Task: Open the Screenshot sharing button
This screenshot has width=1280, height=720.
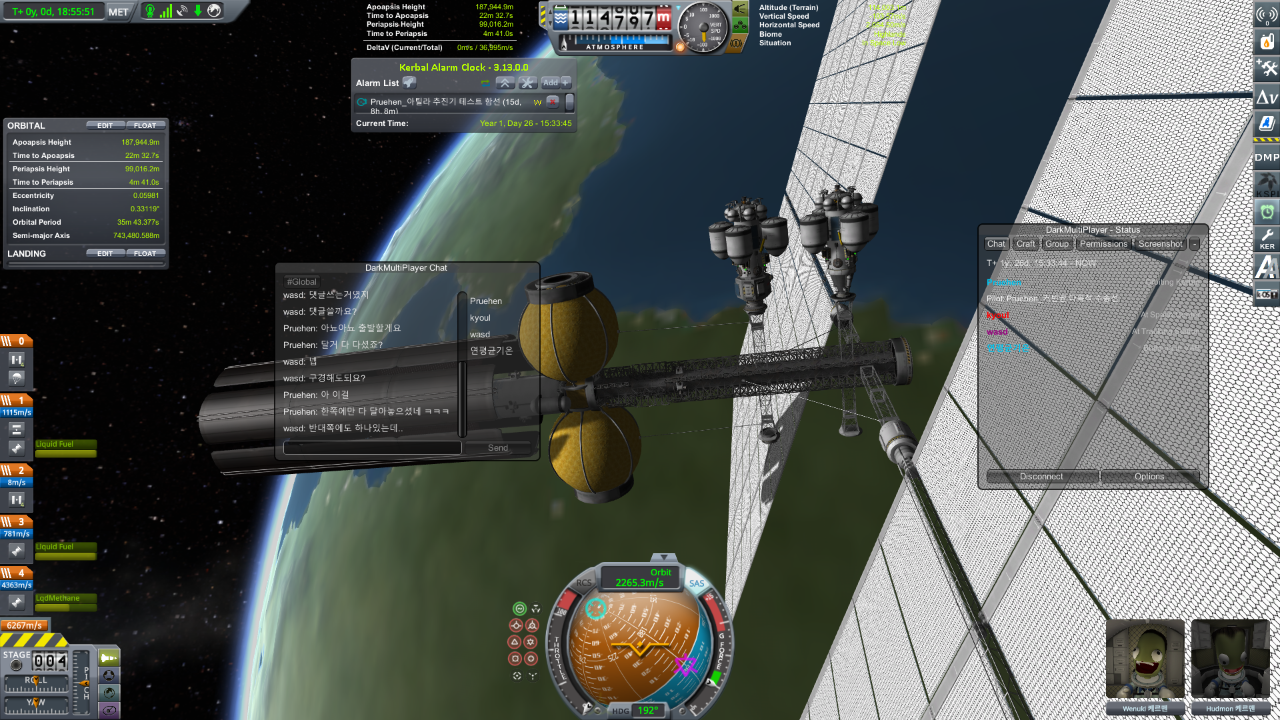Action: click(1160, 244)
